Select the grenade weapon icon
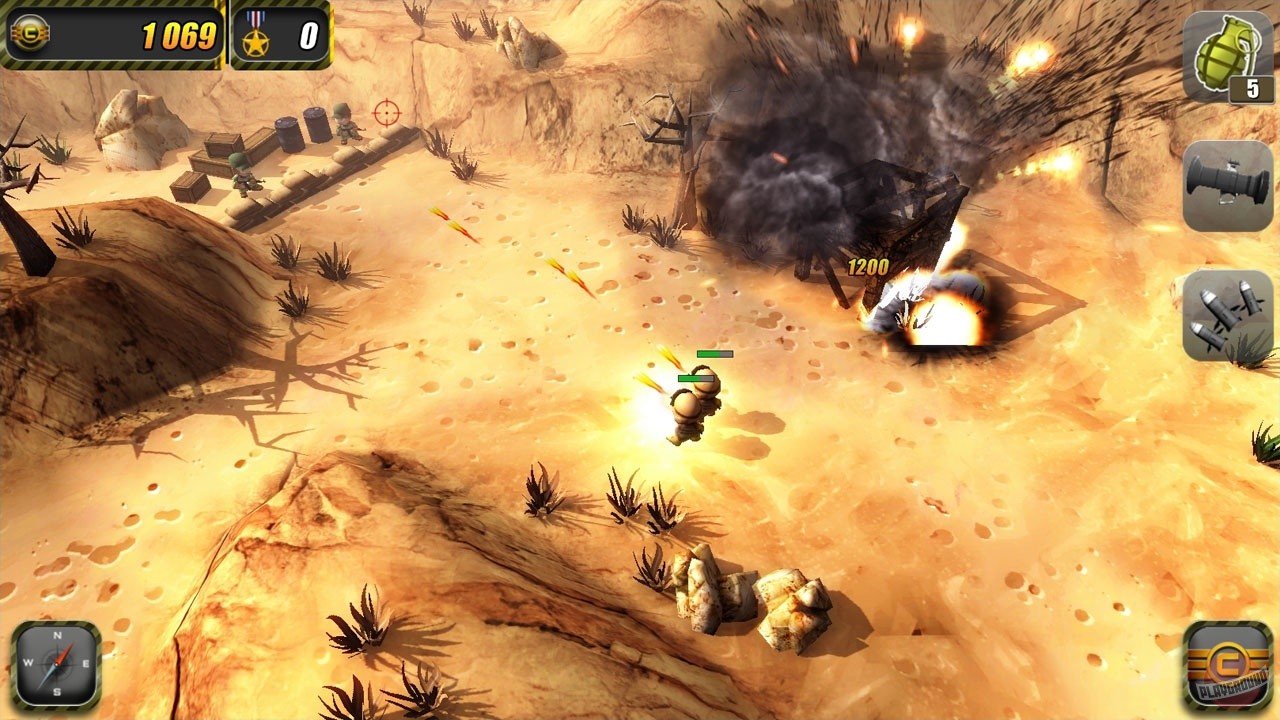1280x720 pixels. [x=1226, y=55]
